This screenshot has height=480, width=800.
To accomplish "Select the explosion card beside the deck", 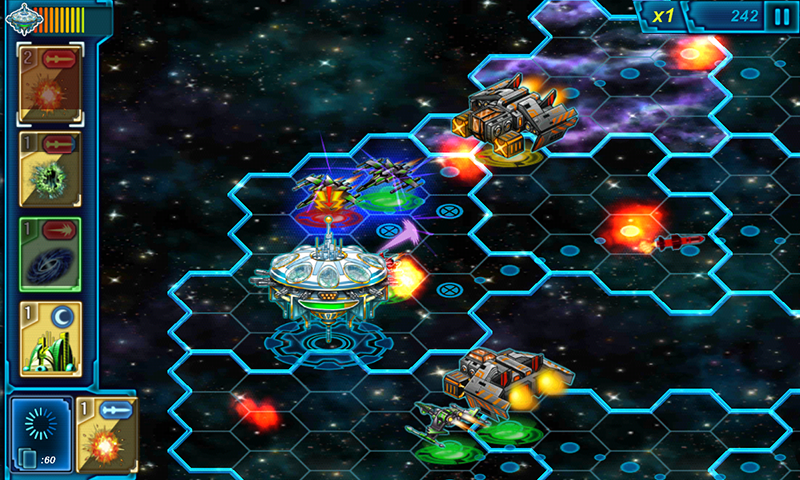I will (x=107, y=435).
